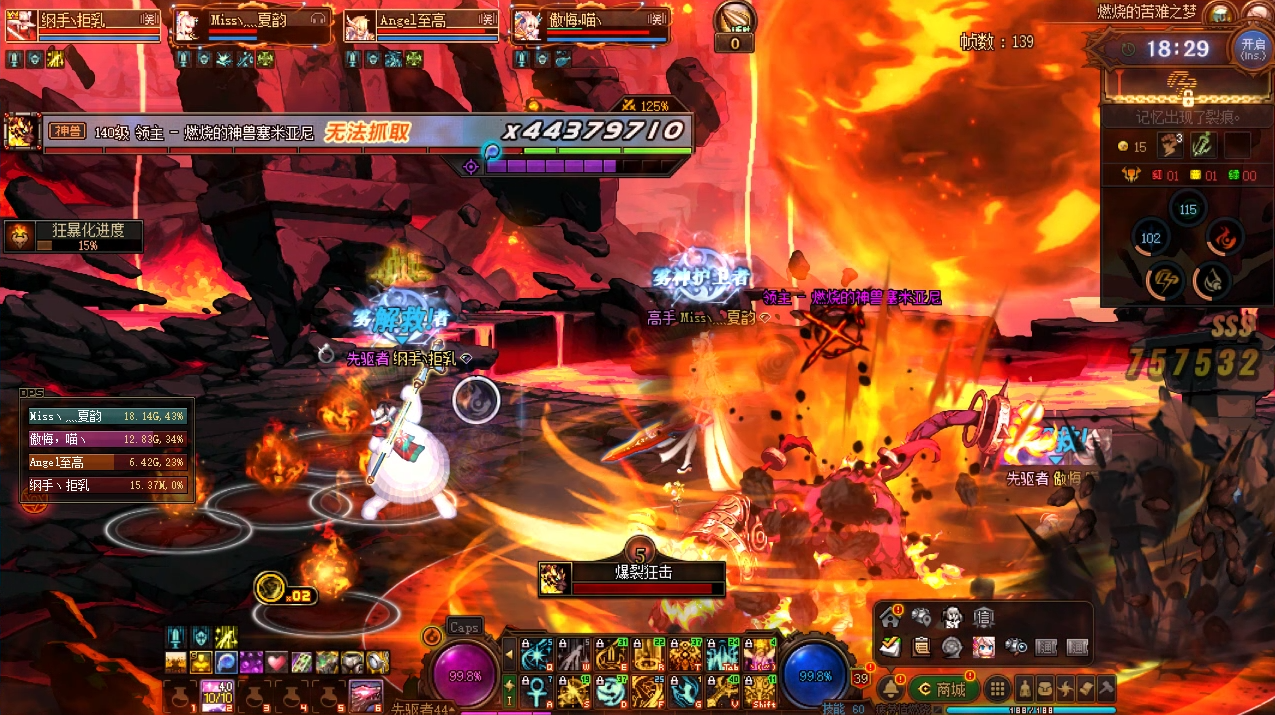Open the hammer icon in the bottom toolbar

pos(1106,689)
